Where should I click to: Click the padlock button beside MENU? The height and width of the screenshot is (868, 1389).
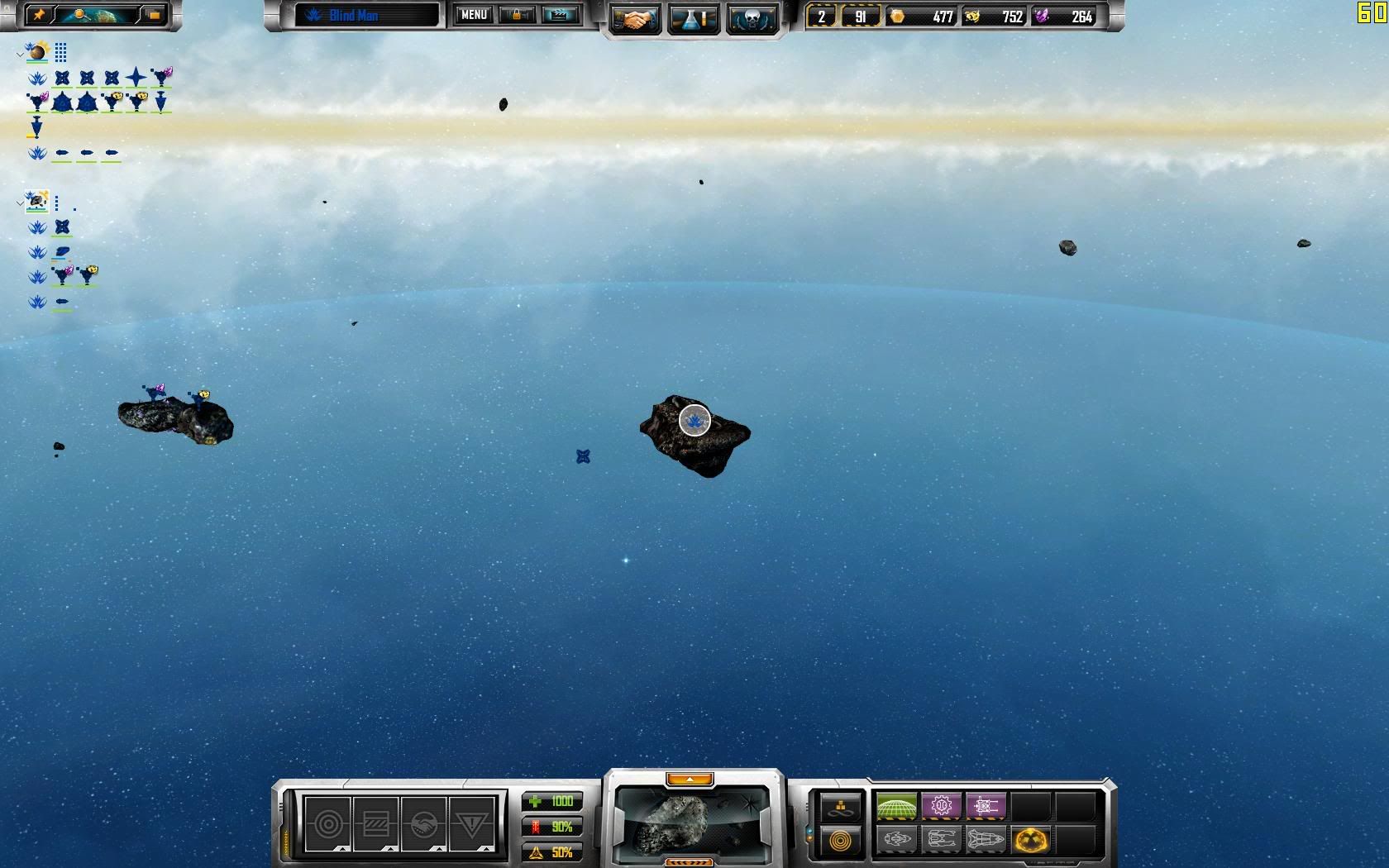[518, 15]
